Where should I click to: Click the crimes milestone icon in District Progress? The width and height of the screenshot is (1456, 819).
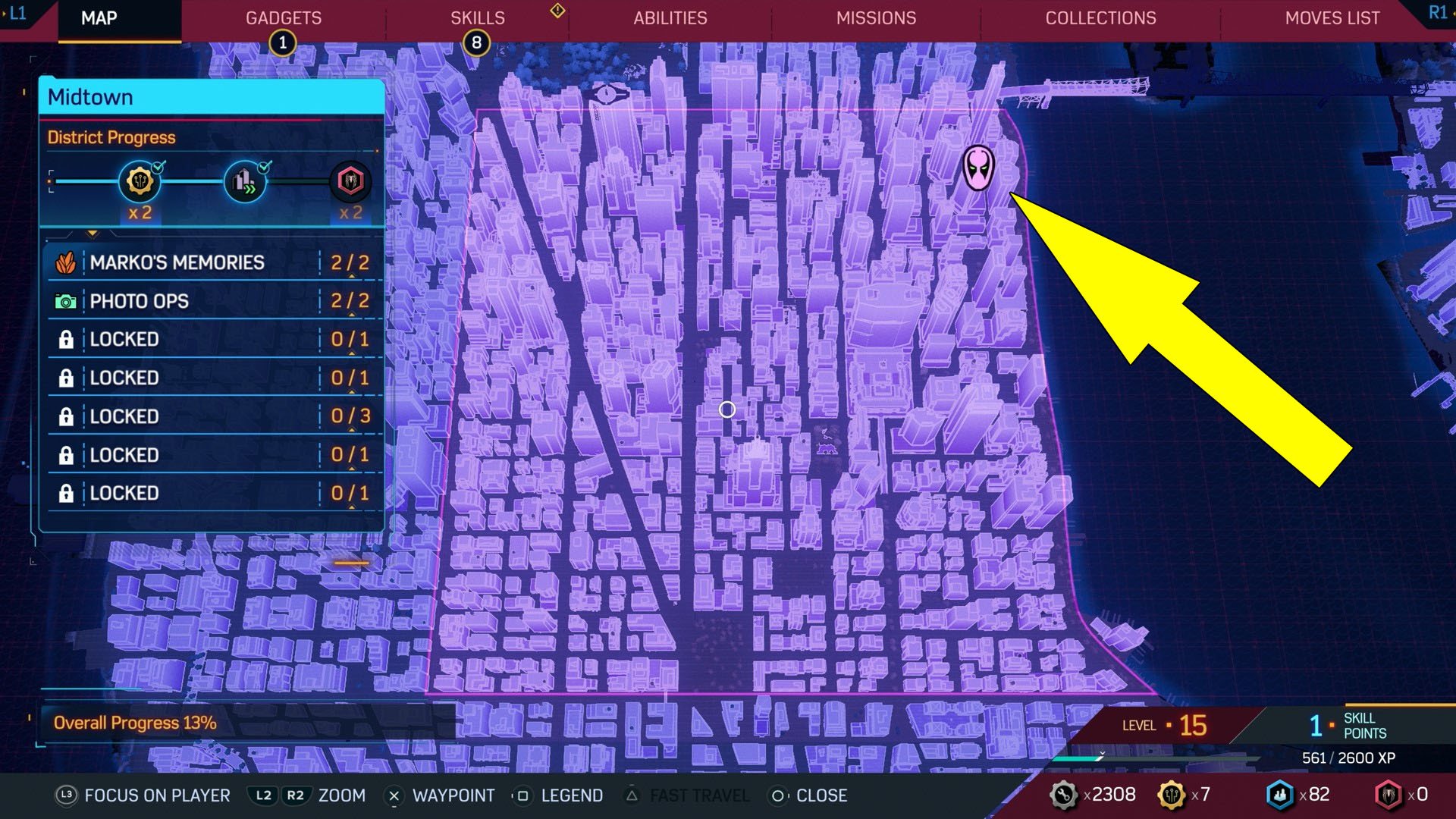(246, 180)
